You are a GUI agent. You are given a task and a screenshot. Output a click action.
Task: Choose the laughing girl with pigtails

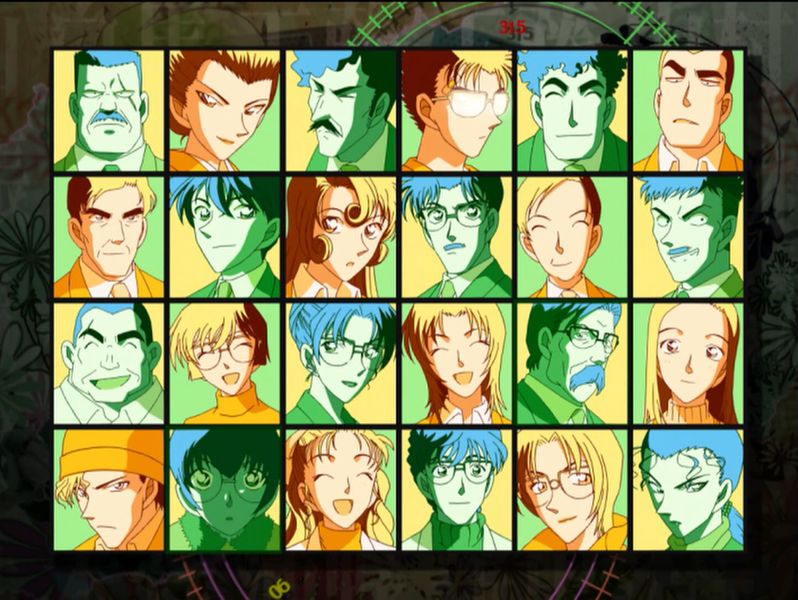(x=340, y=489)
